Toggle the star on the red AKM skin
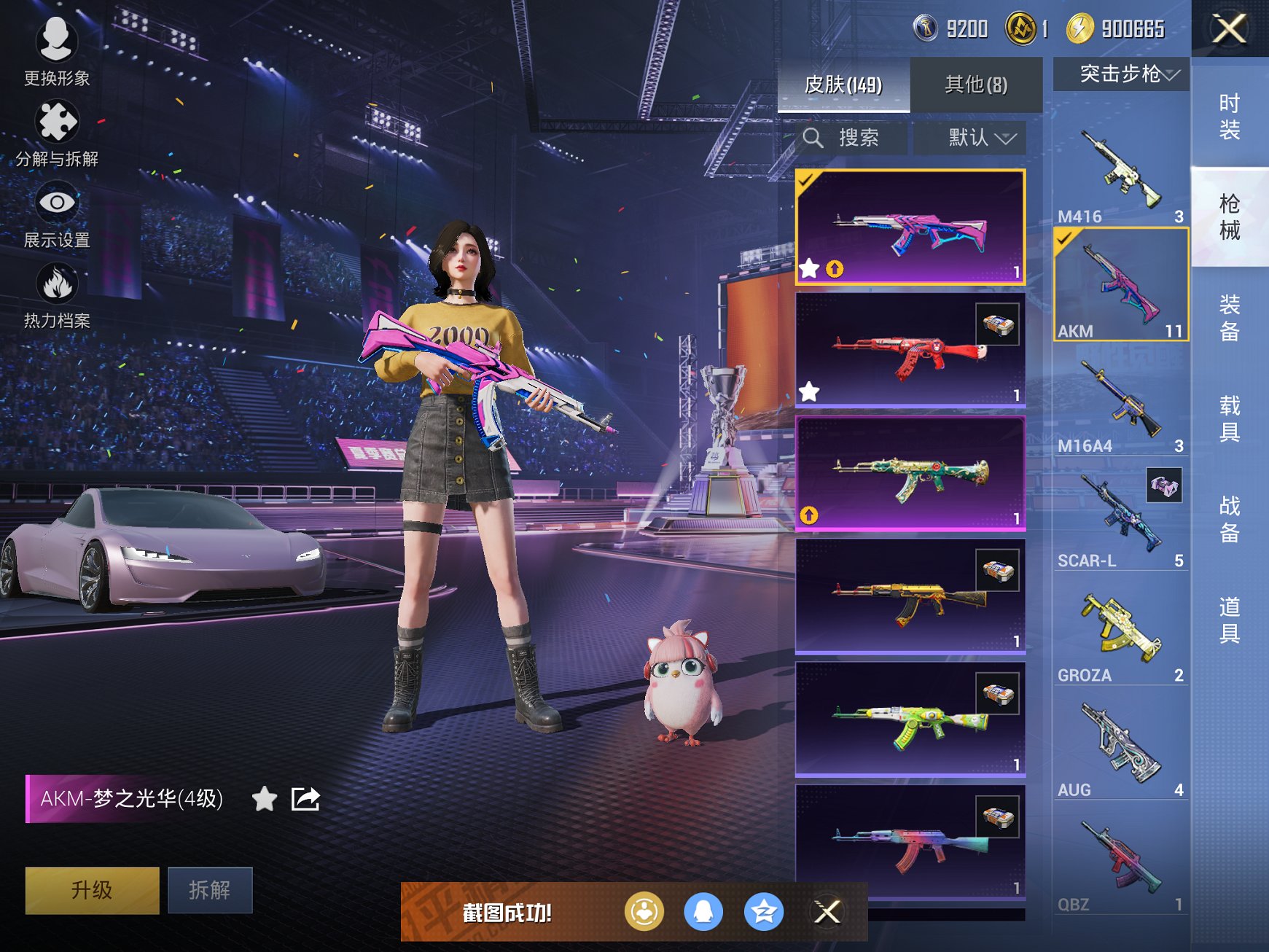 coord(809,391)
